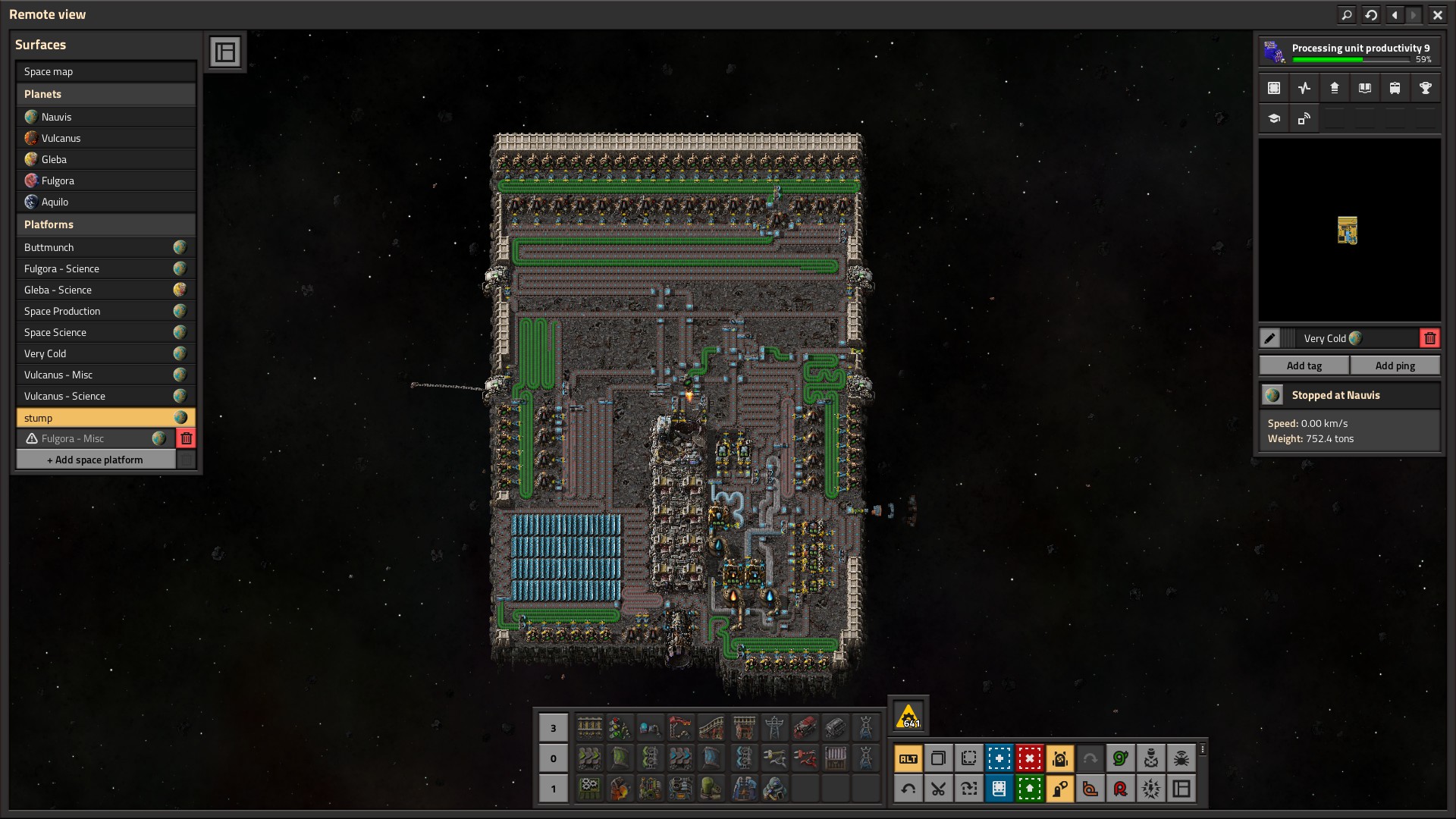Choose the Gleba planet surface
This screenshot has width=1456, height=819.
[x=105, y=159]
